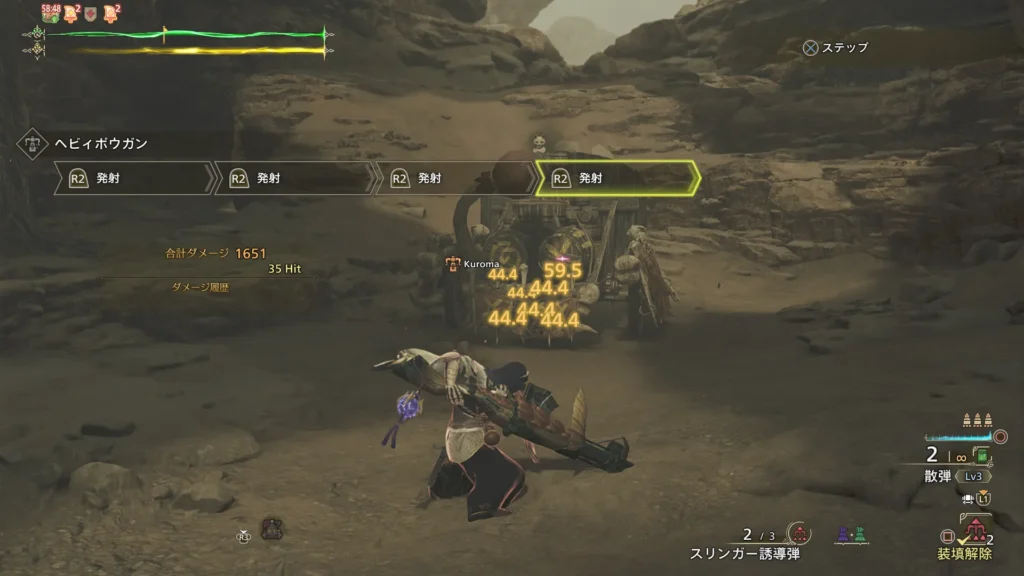
Task: Click the three special ammo shells icon
Action: tap(975, 421)
